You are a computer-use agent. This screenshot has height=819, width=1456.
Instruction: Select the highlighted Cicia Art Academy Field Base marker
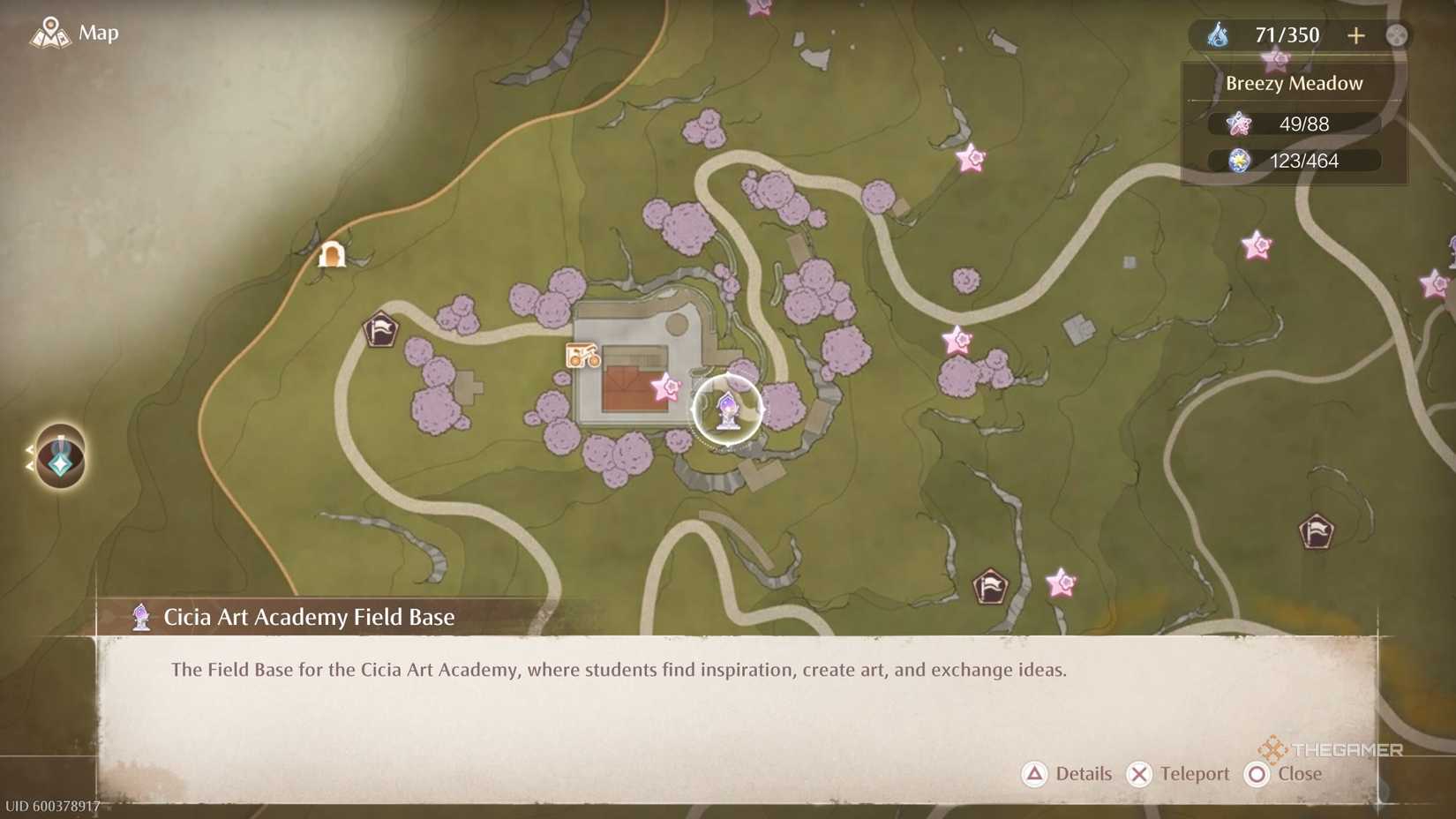click(x=726, y=412)
